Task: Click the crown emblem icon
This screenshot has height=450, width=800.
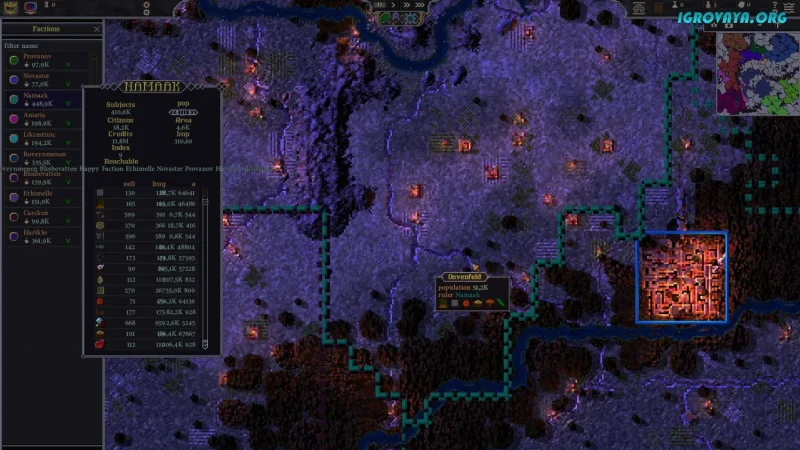Action: click(12, 7)
